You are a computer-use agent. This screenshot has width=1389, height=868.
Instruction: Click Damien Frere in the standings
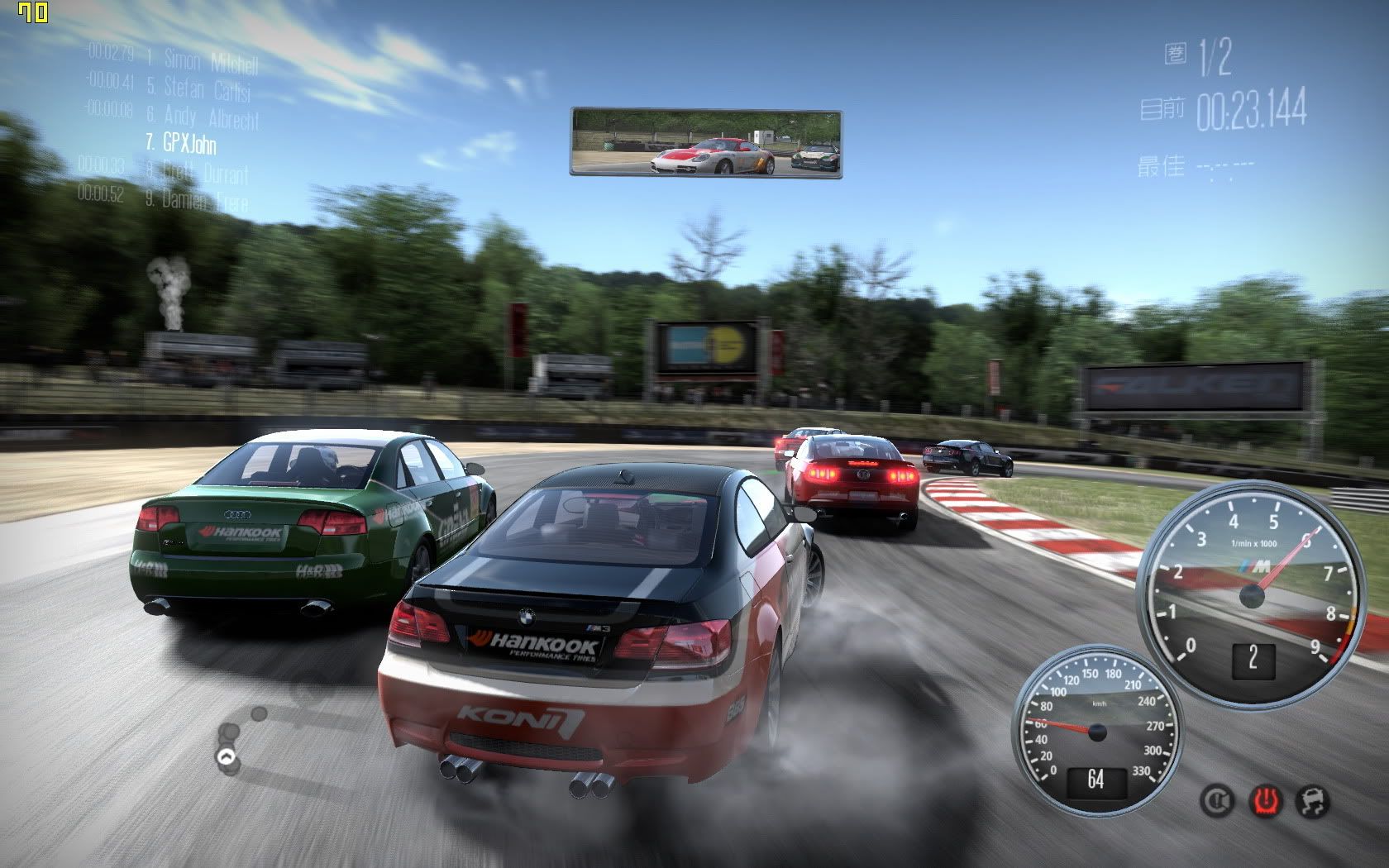(x=204, y=199)
